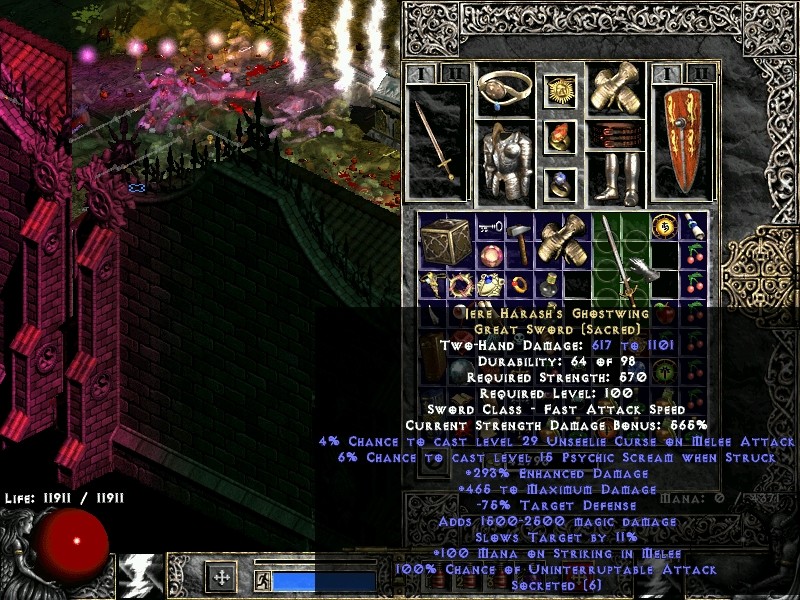Pick the ring with the blue gem
The image size is (800, 600).
[x=560, y=183]
